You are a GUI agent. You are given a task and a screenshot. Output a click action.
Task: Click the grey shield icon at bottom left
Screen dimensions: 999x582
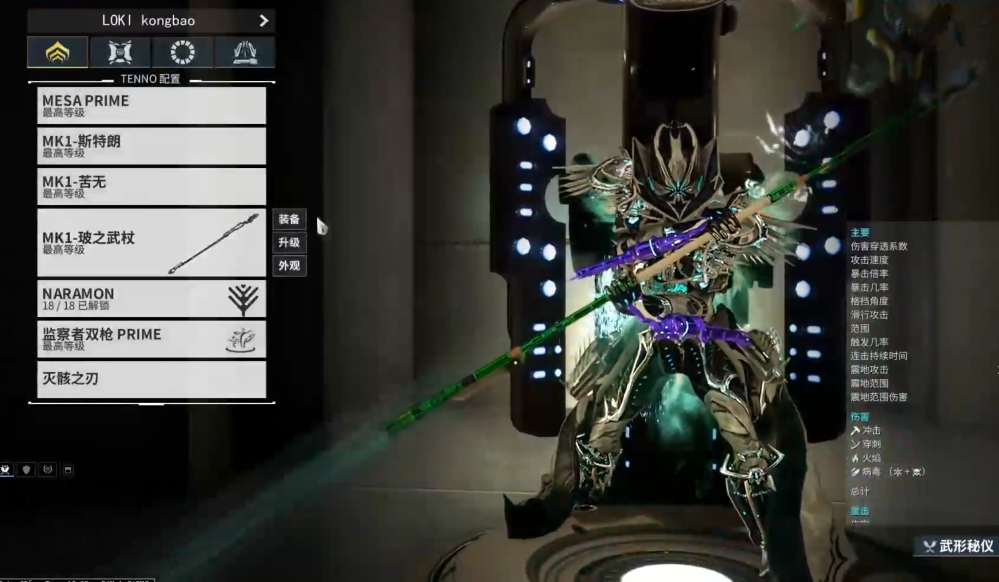pyautogui.click(x=27, y=469)
